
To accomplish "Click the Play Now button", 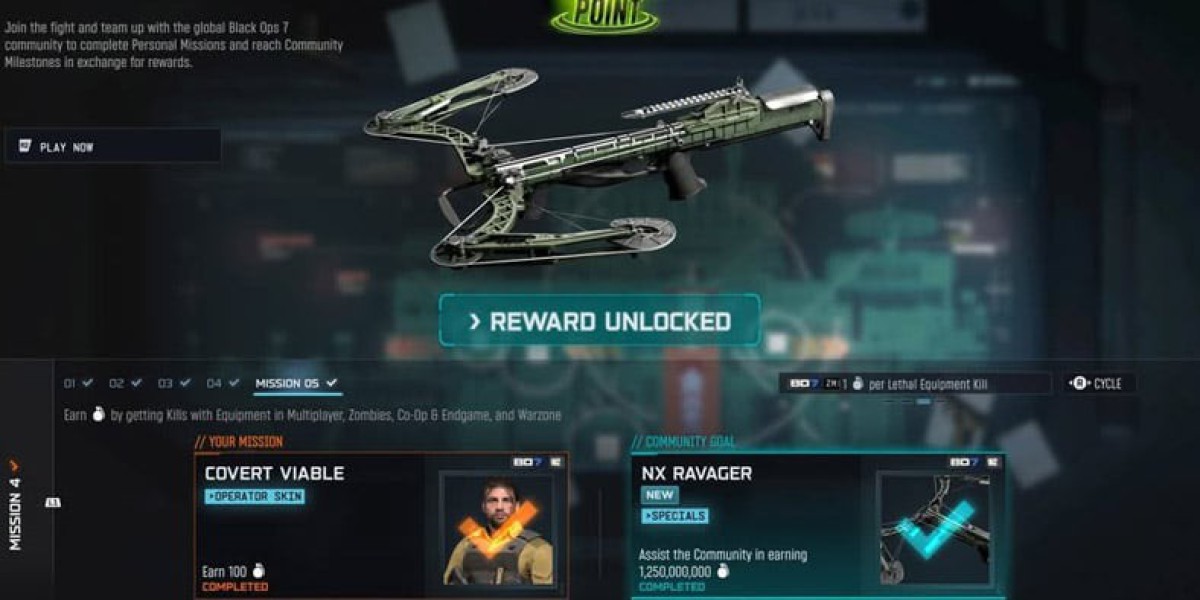I will [112, 146].
